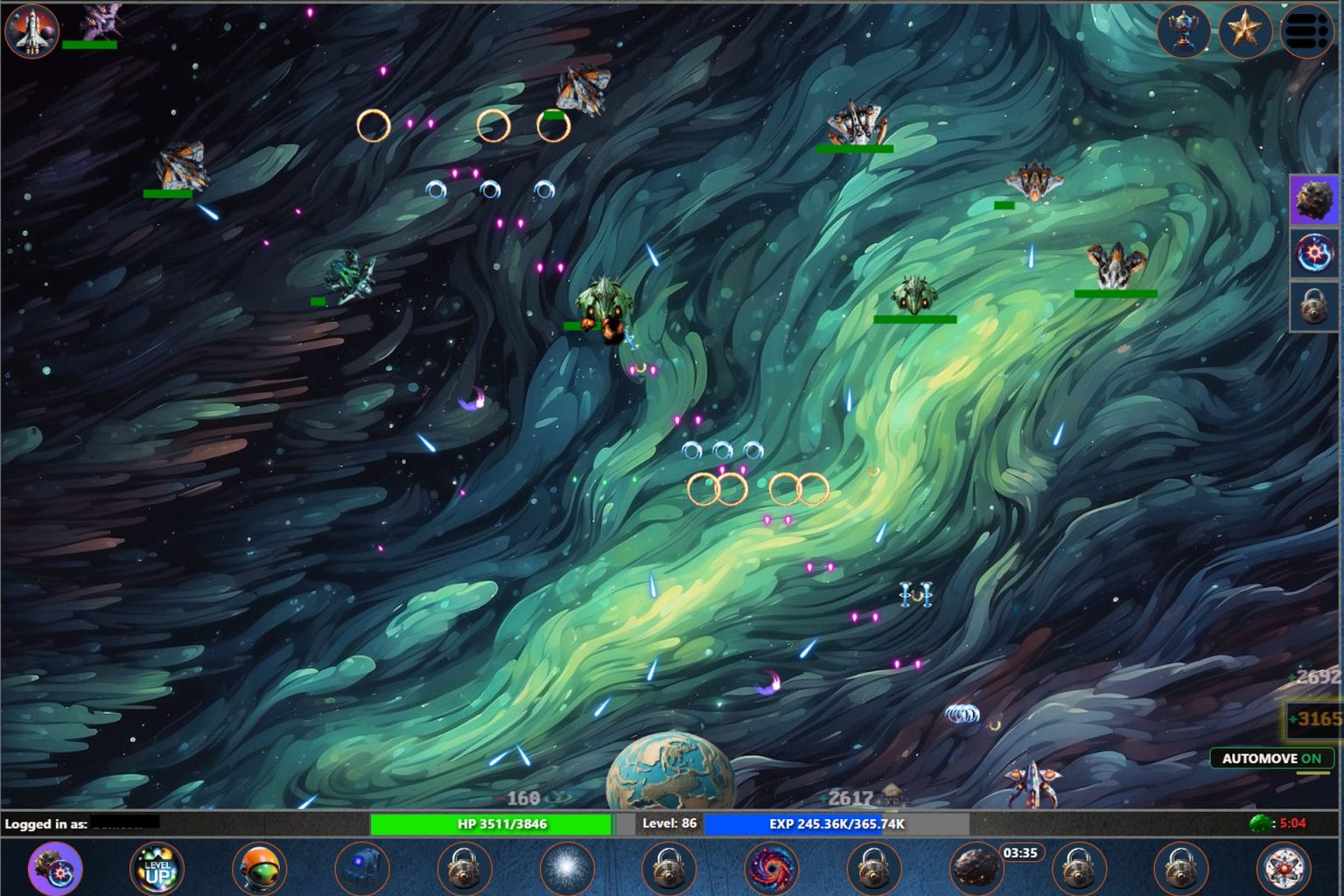Screen dimensions: 1344x896
Task: Click the atom orb icon at hotbar end
Action: click(1281, 867)
